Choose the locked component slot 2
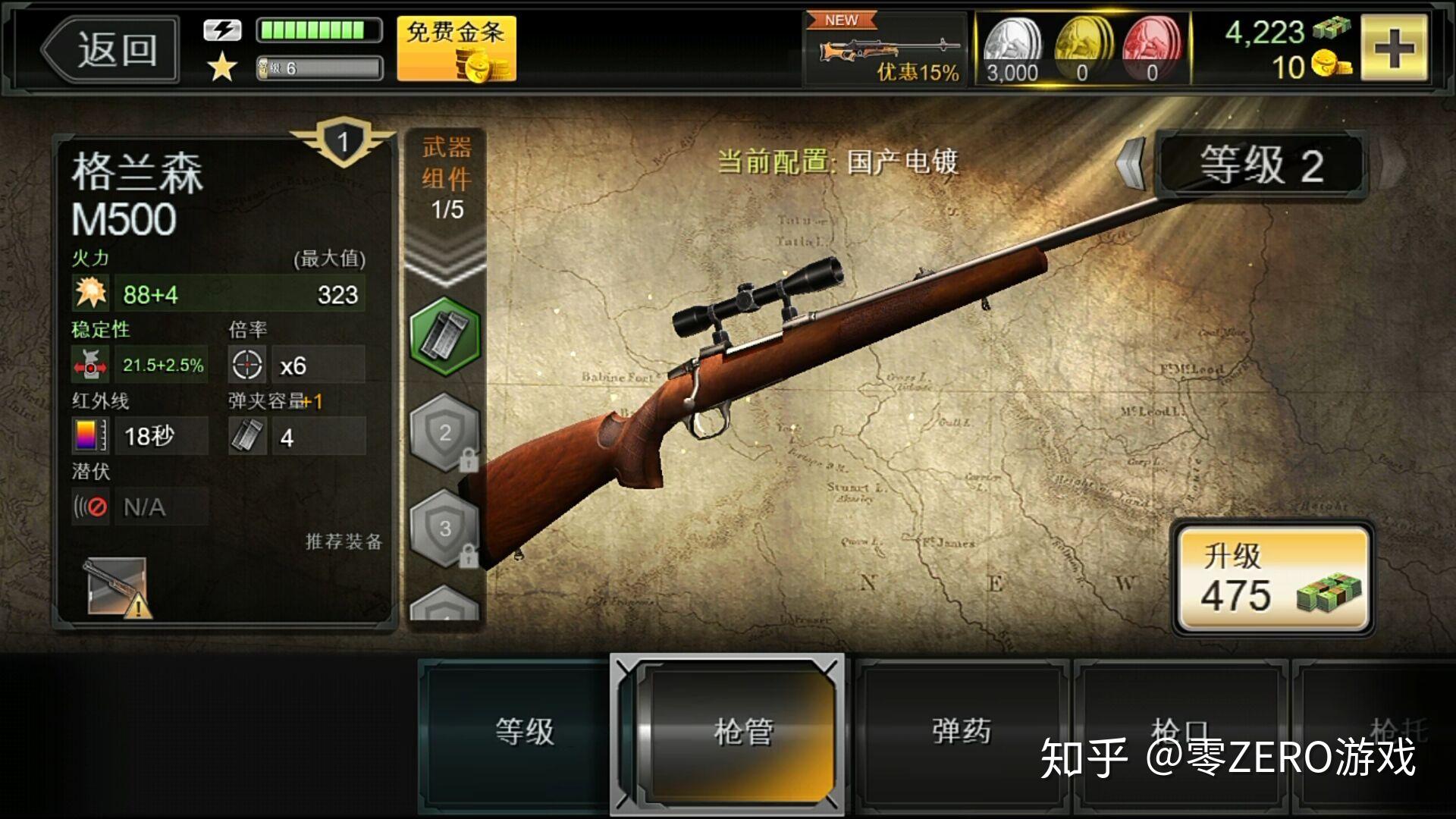 coord(445,434)
